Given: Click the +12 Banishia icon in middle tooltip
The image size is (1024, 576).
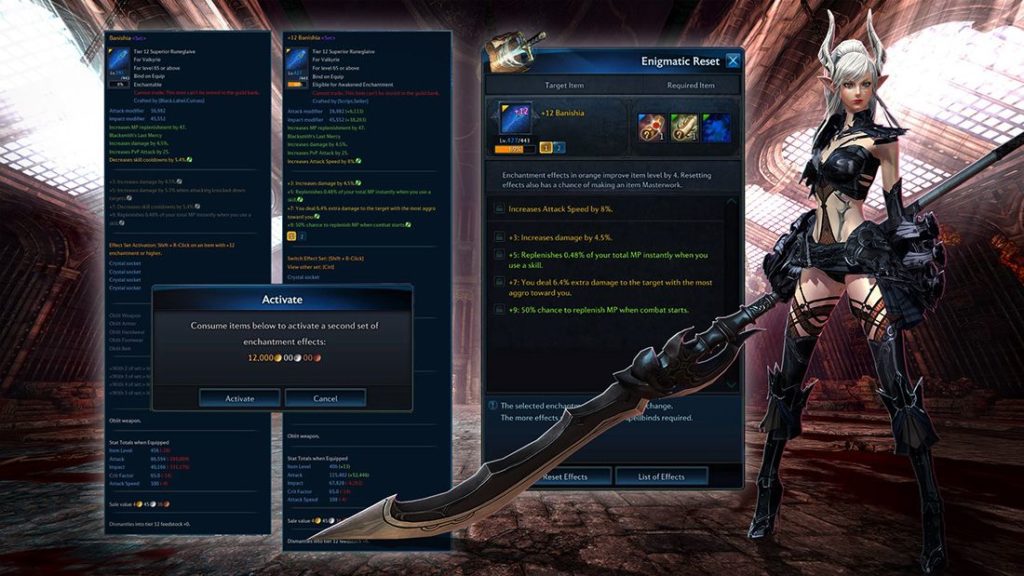Looking at the screenshot, I should point(297,63).
